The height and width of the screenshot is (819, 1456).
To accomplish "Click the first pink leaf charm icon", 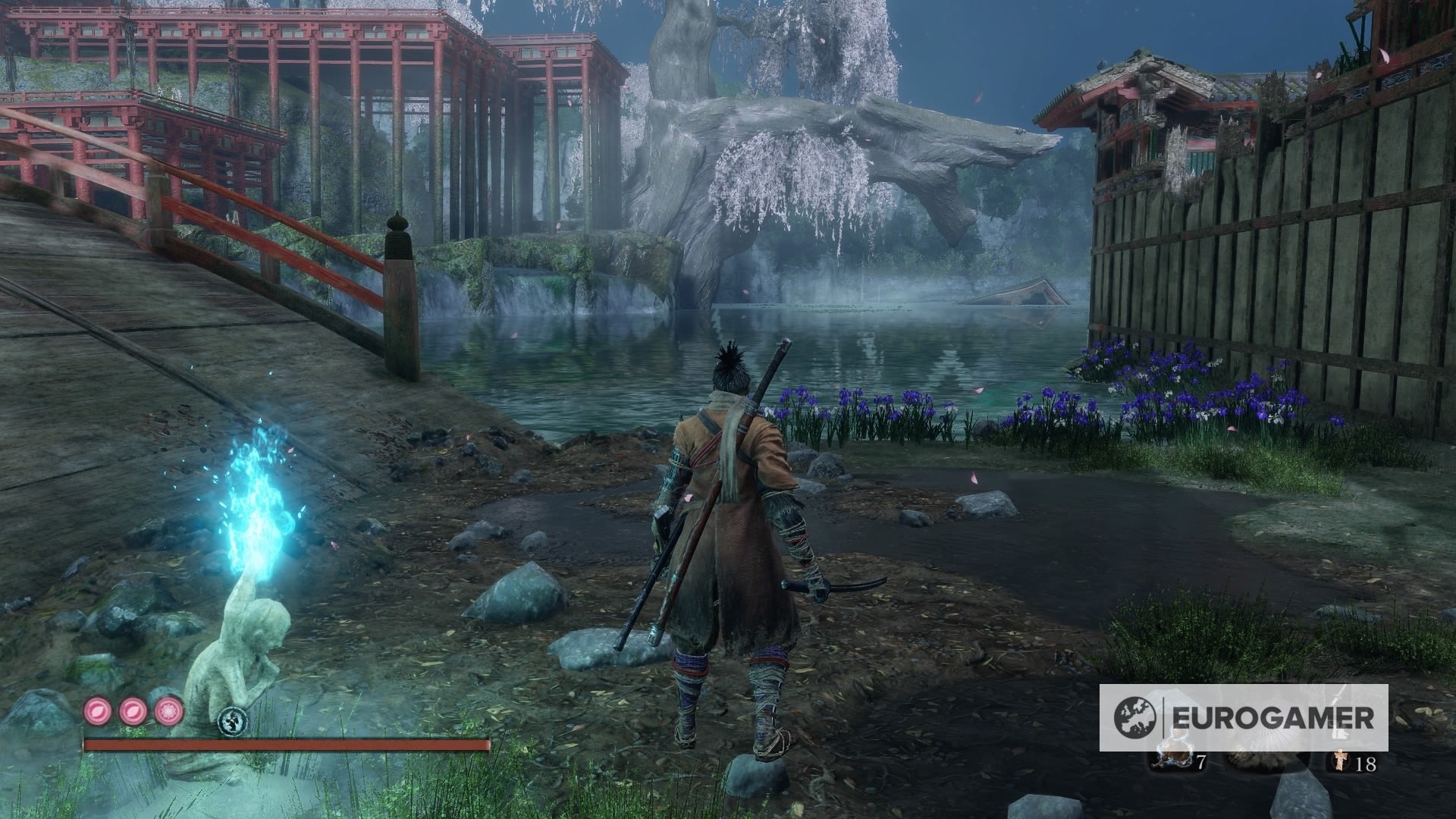I will coord(96,711).
